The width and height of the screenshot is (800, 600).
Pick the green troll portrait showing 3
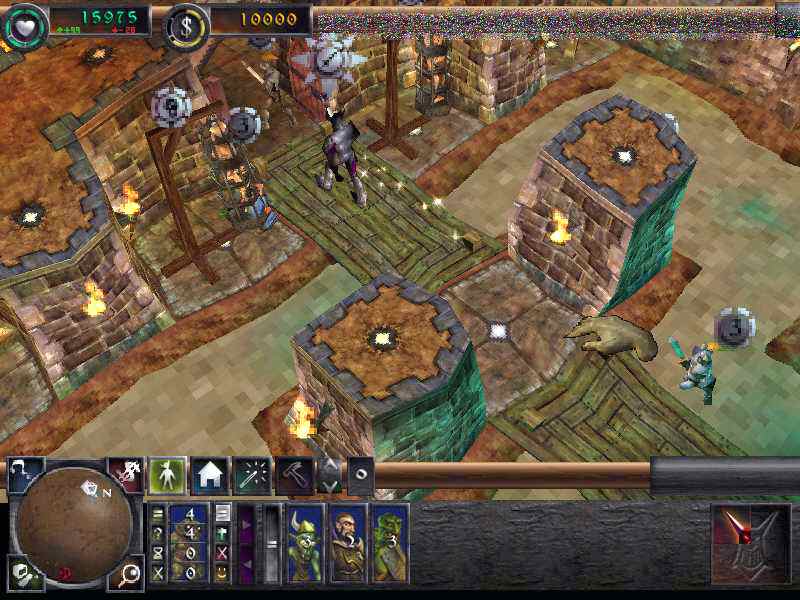pyautogui.click(x=390, y=544)
